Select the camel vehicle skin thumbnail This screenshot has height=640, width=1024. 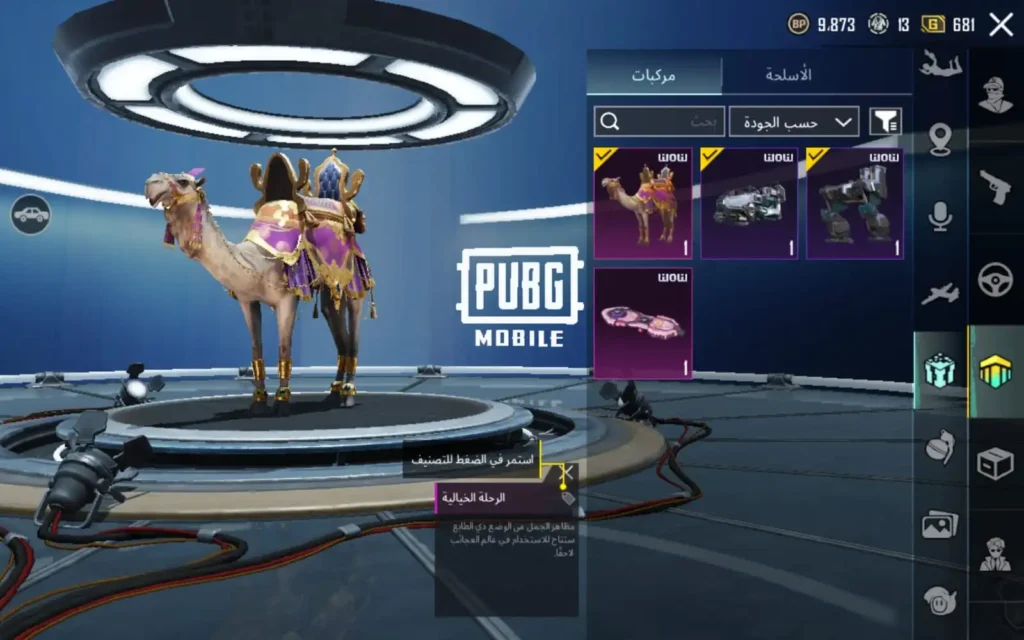pos(643,204)
